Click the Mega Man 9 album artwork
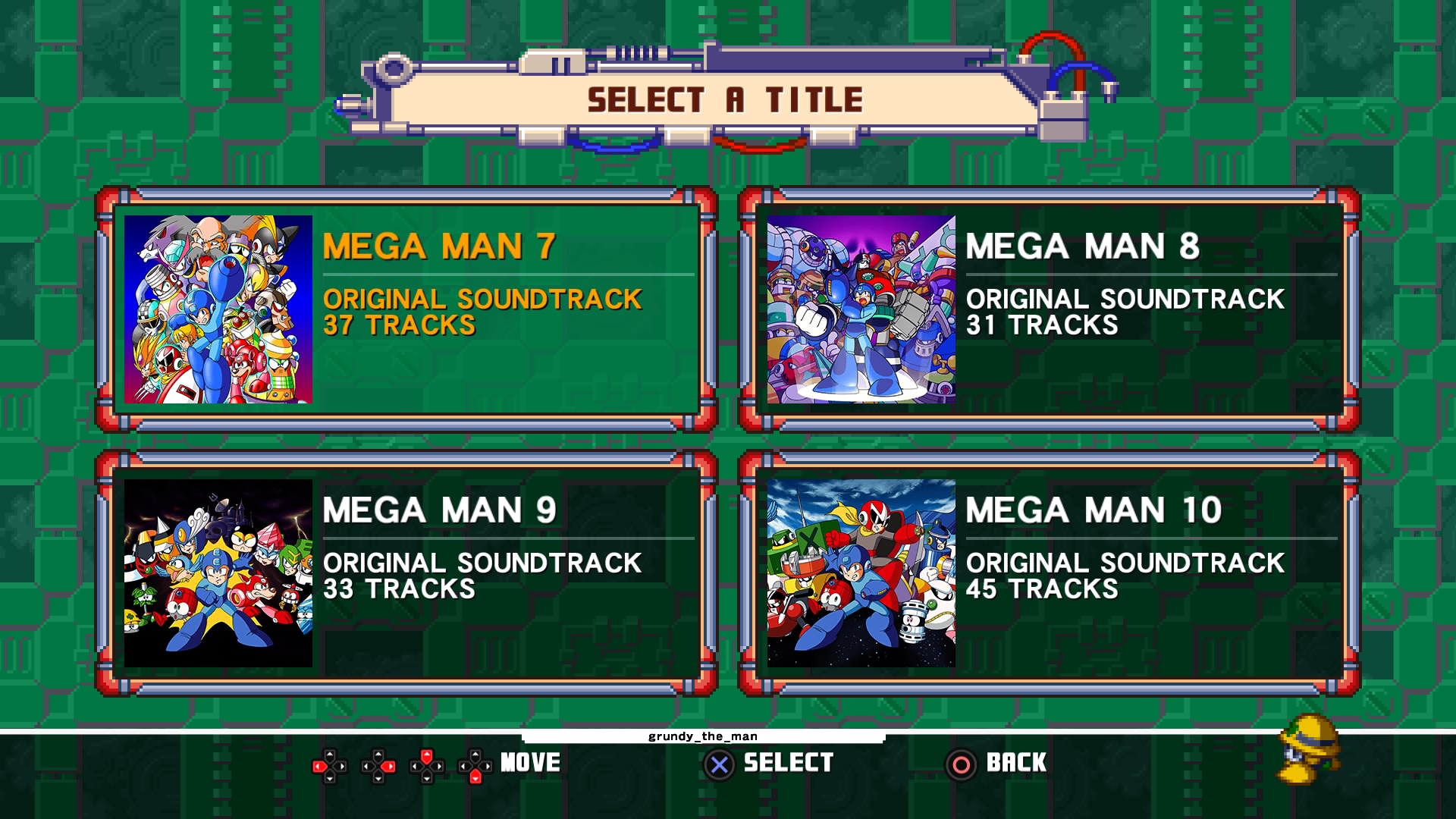The image size is (1456, 819). pos(217,574)
